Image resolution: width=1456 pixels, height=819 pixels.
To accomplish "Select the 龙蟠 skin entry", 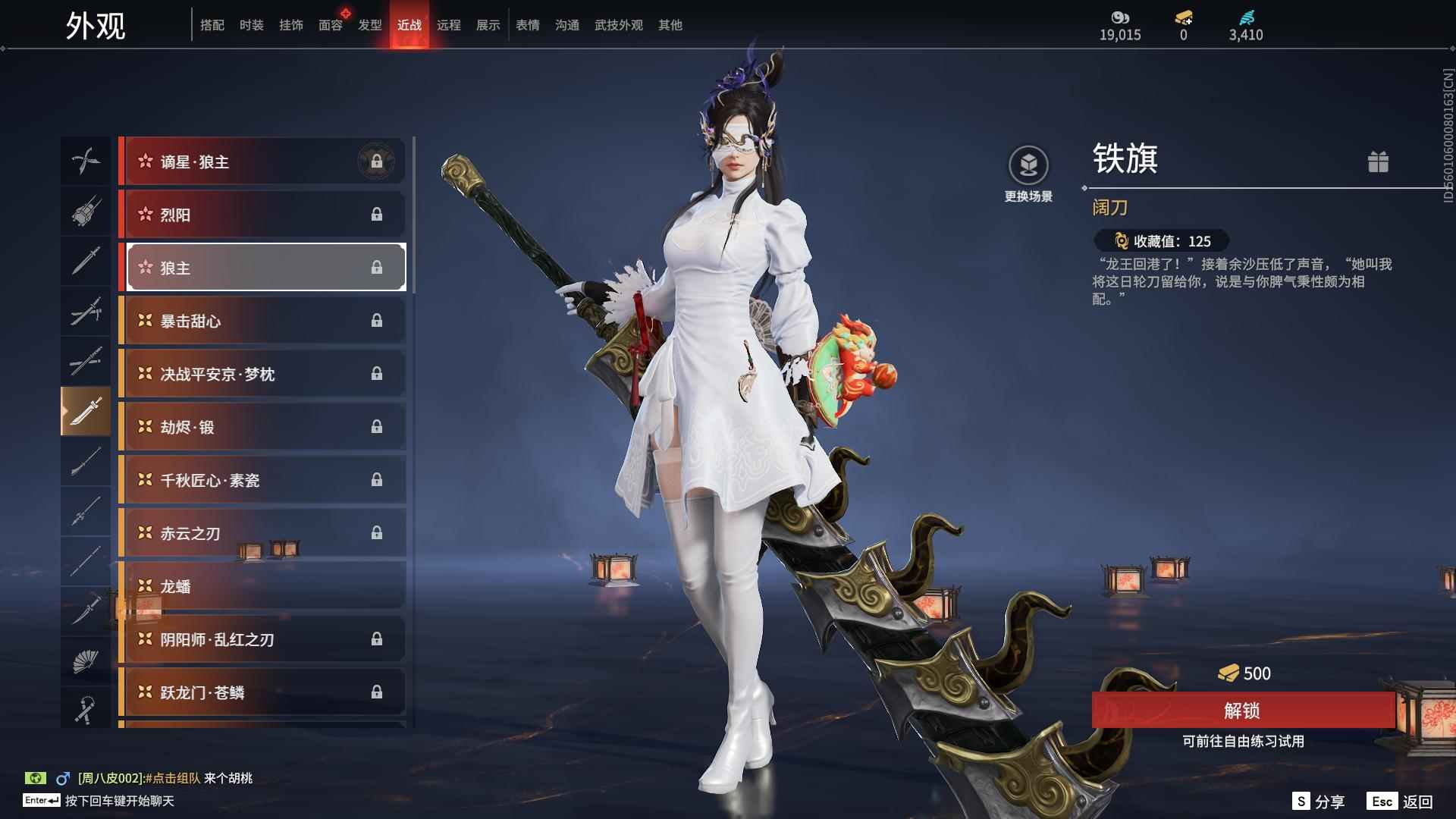I will [262, 586].
